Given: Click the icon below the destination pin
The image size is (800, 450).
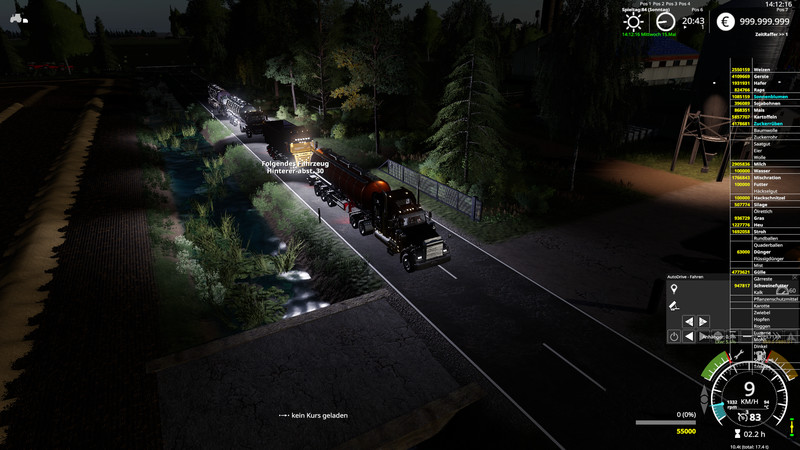Looking at the screenshot, I should point(674,304).
